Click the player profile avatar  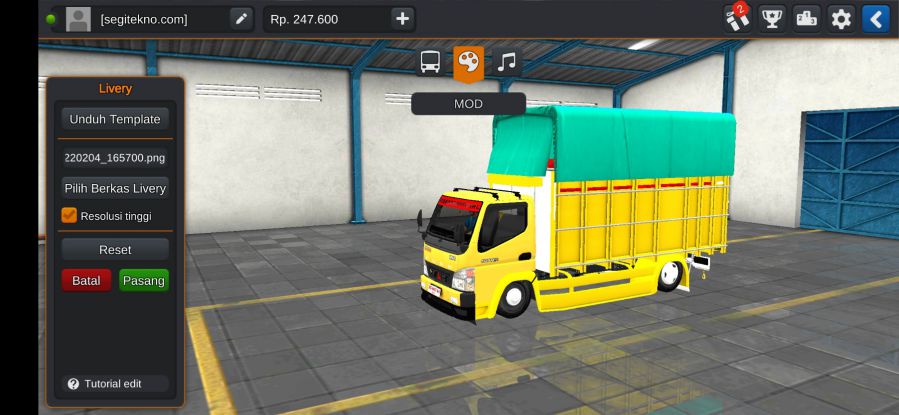point(78,18)
